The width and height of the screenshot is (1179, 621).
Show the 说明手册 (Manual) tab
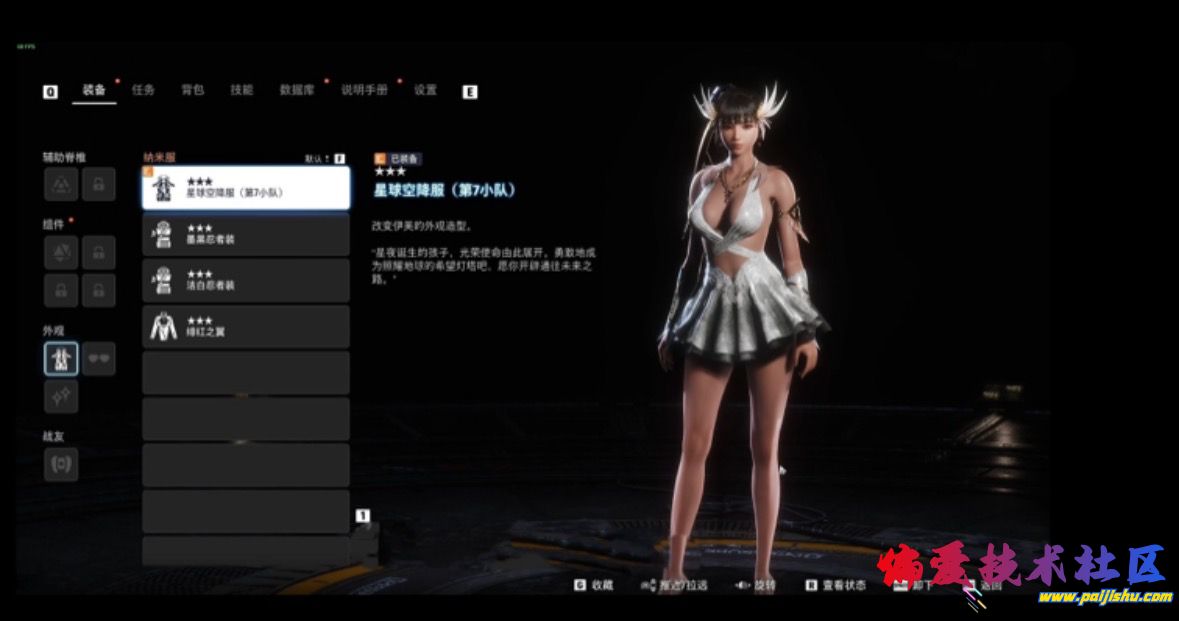[x=364, y=90]
